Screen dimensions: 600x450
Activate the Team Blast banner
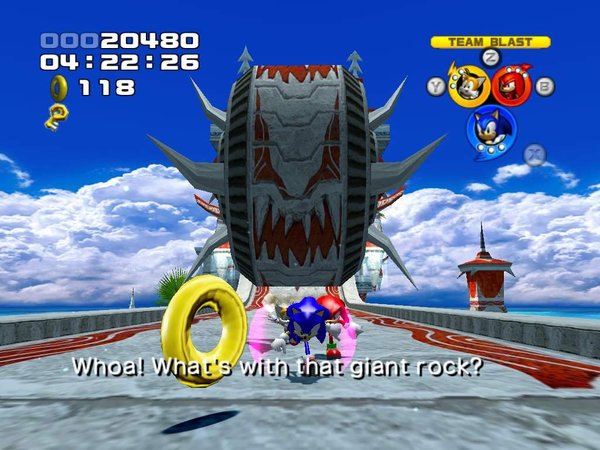click(x=490, y=42)
